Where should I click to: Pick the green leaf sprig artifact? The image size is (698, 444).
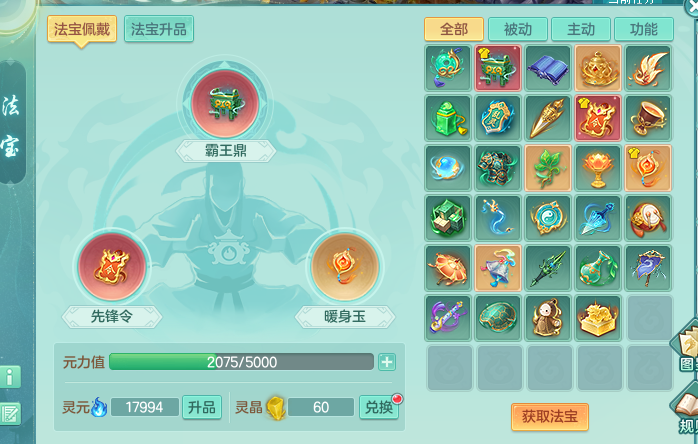(x=548, y=168)
